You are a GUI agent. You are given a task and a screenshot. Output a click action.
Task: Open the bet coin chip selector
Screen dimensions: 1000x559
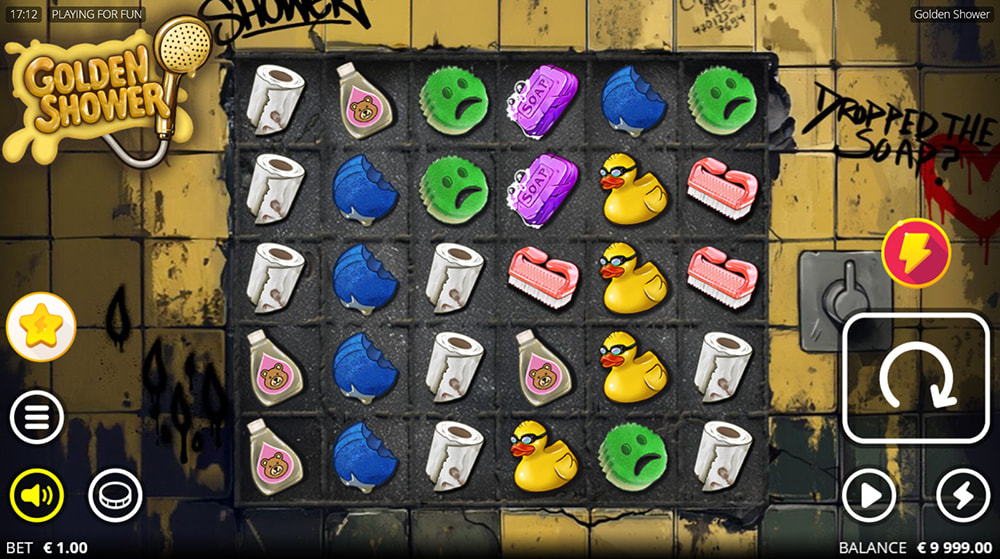point(115,495)
